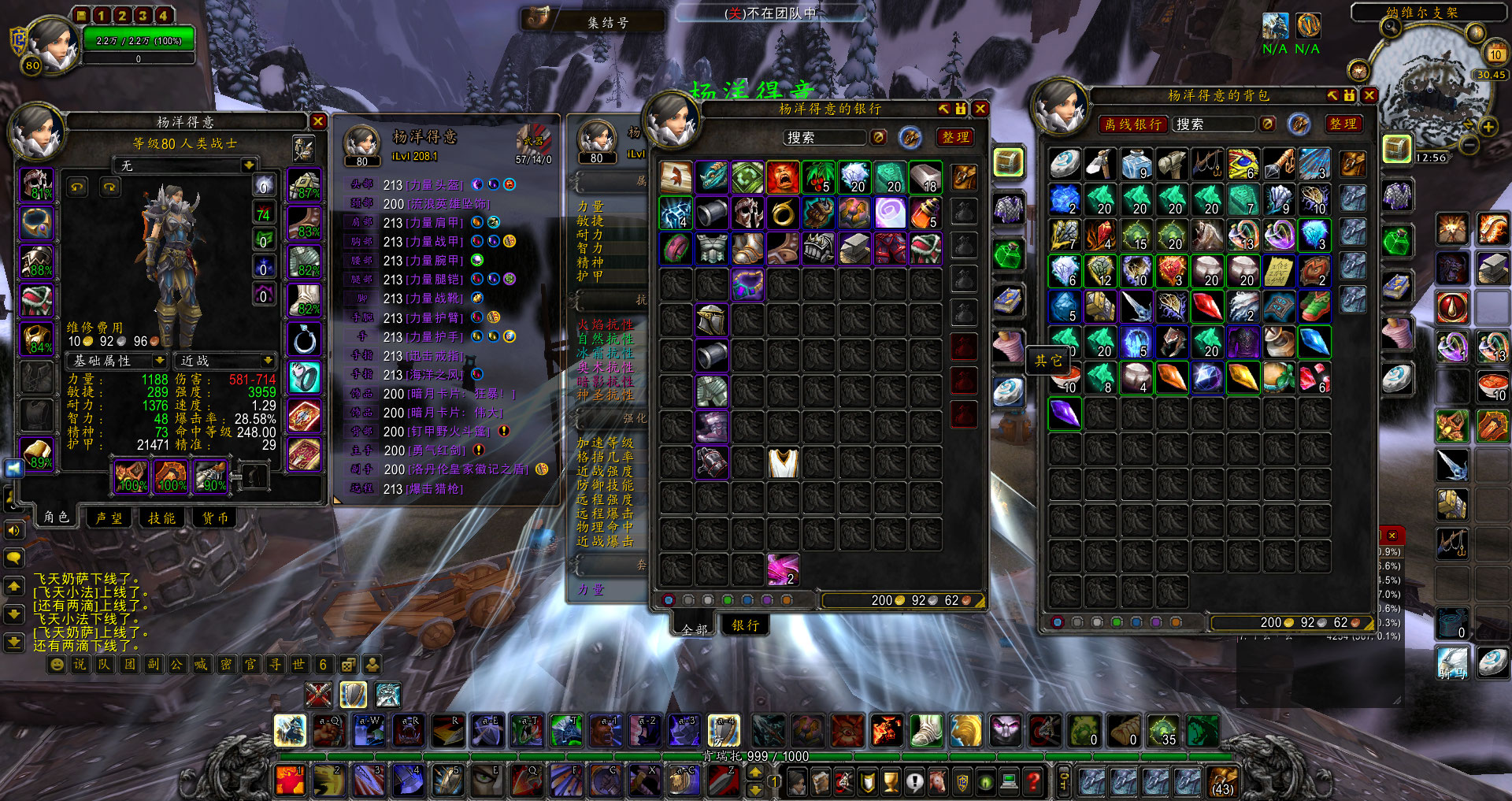Pick the red angry face bank item

click(x=783, y=178)
